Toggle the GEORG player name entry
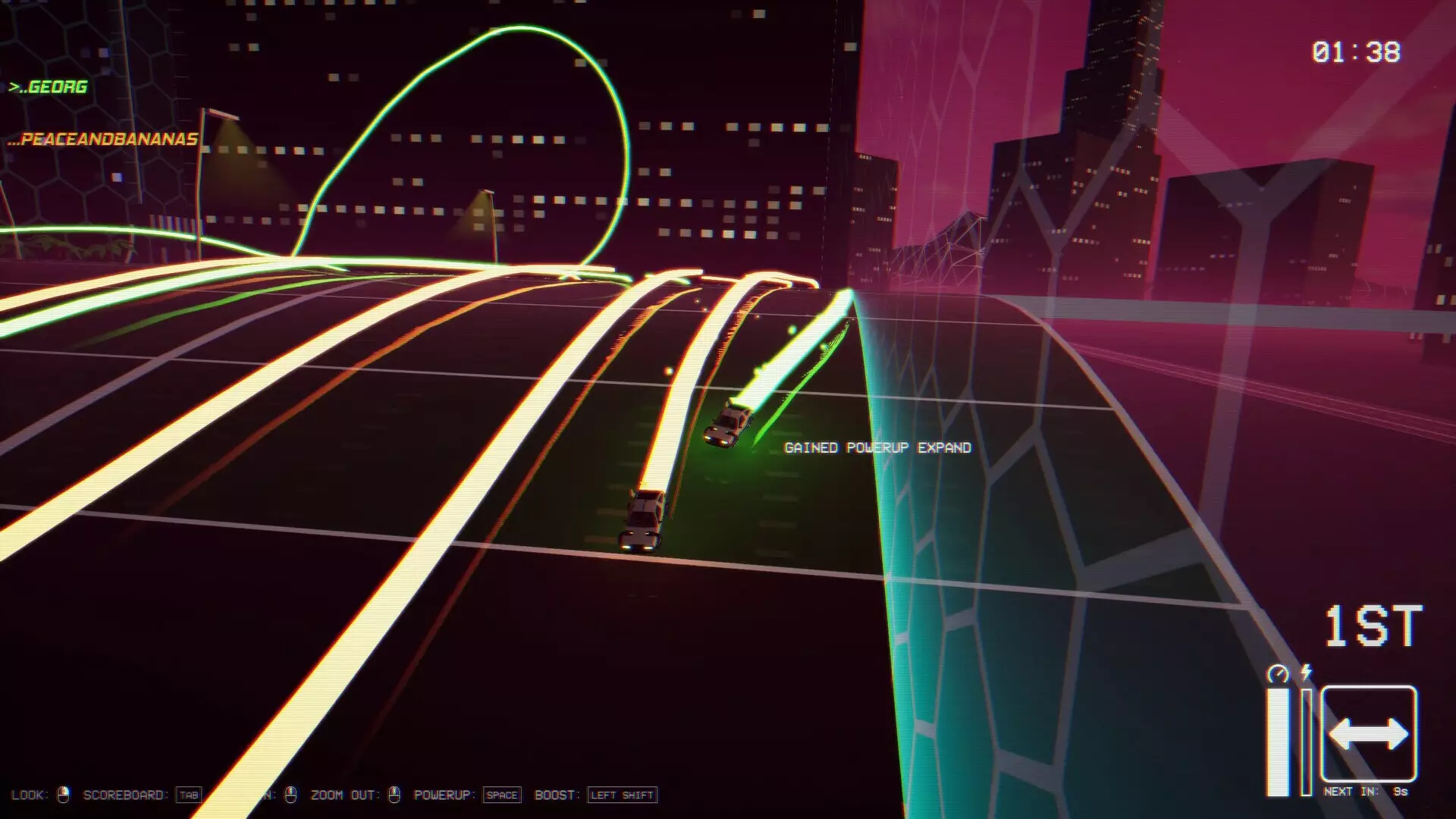 point(49,86)
